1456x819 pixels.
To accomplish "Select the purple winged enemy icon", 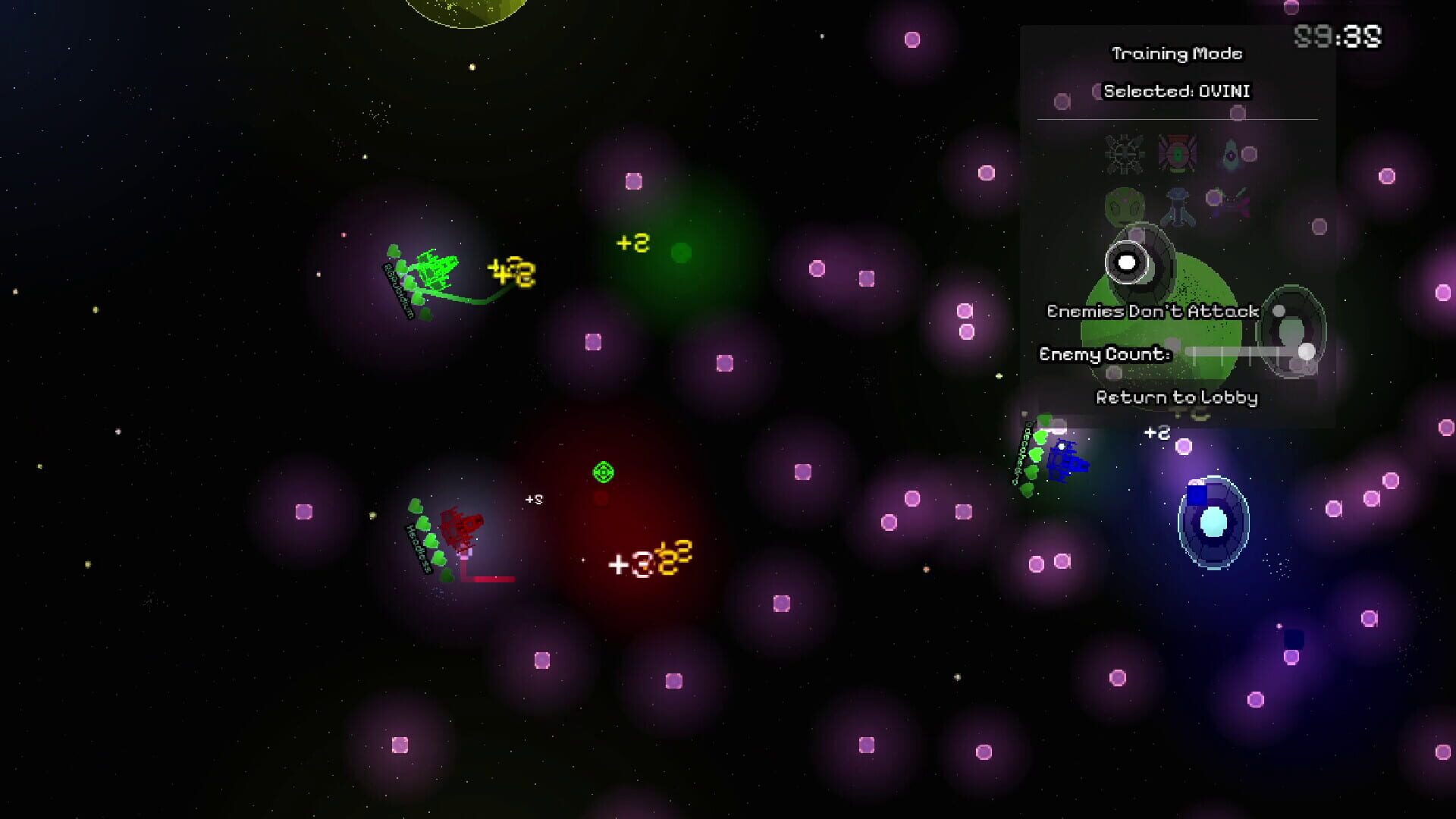I will coord(1232,199).
